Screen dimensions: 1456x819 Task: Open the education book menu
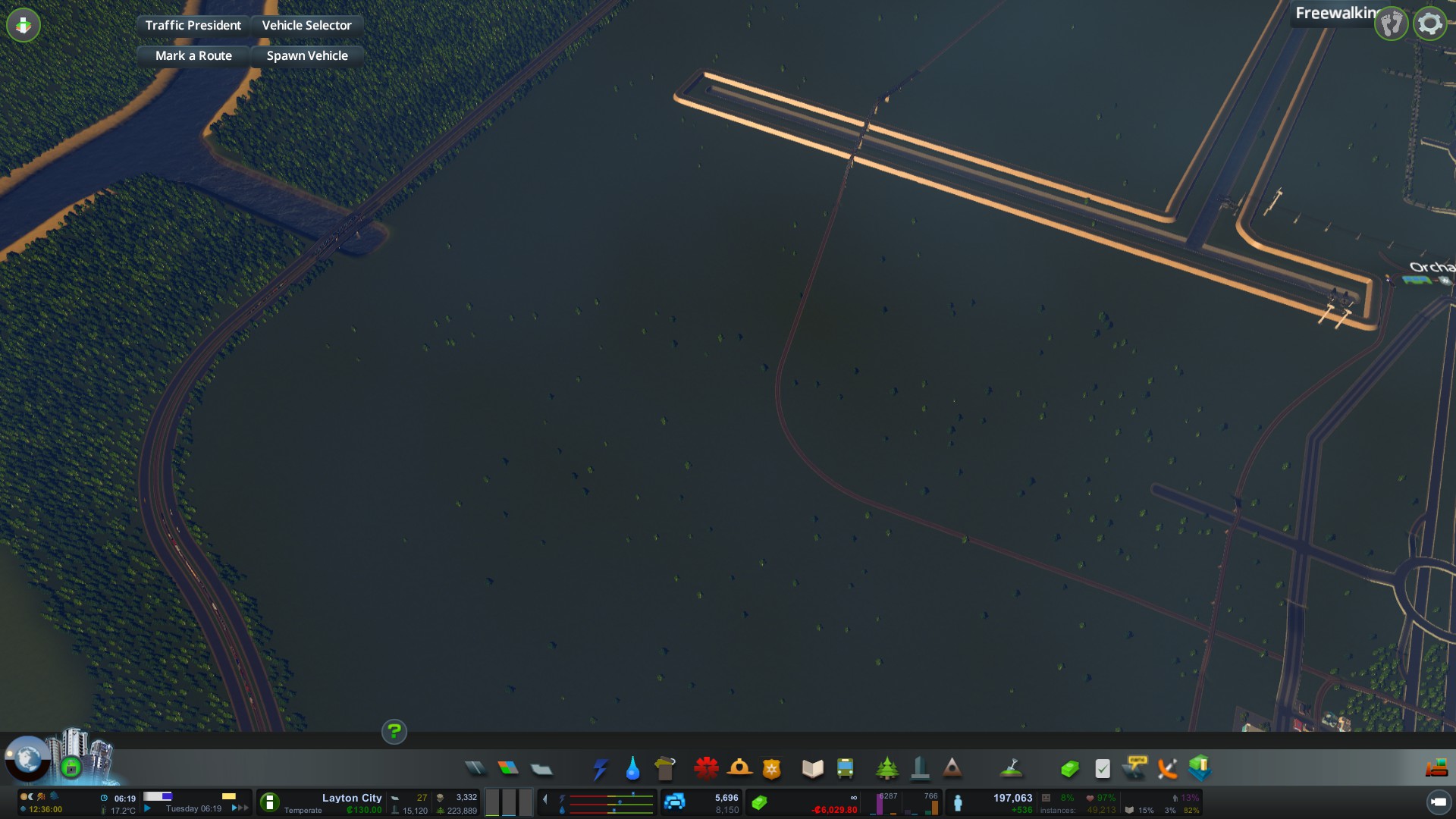812,769
